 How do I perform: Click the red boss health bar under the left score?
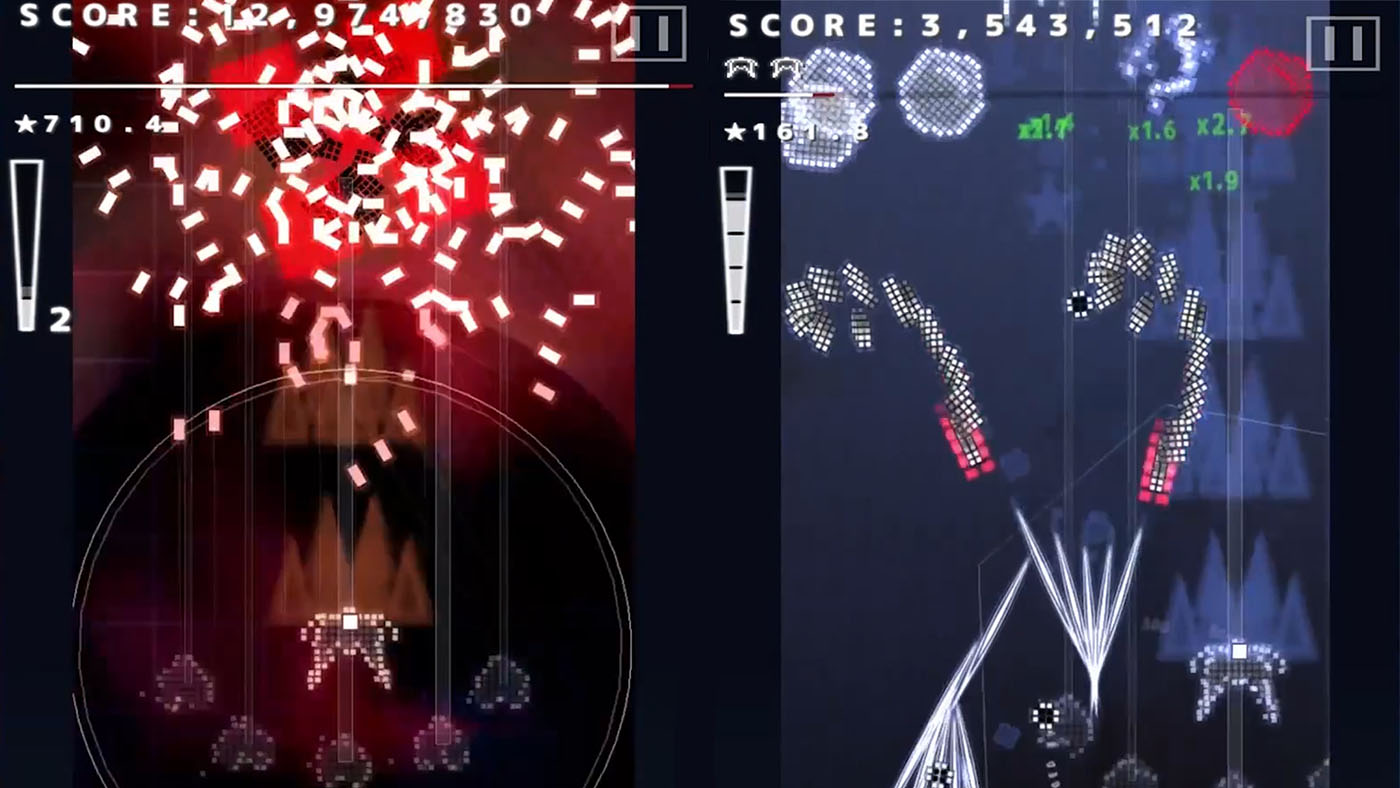point(350,87)
